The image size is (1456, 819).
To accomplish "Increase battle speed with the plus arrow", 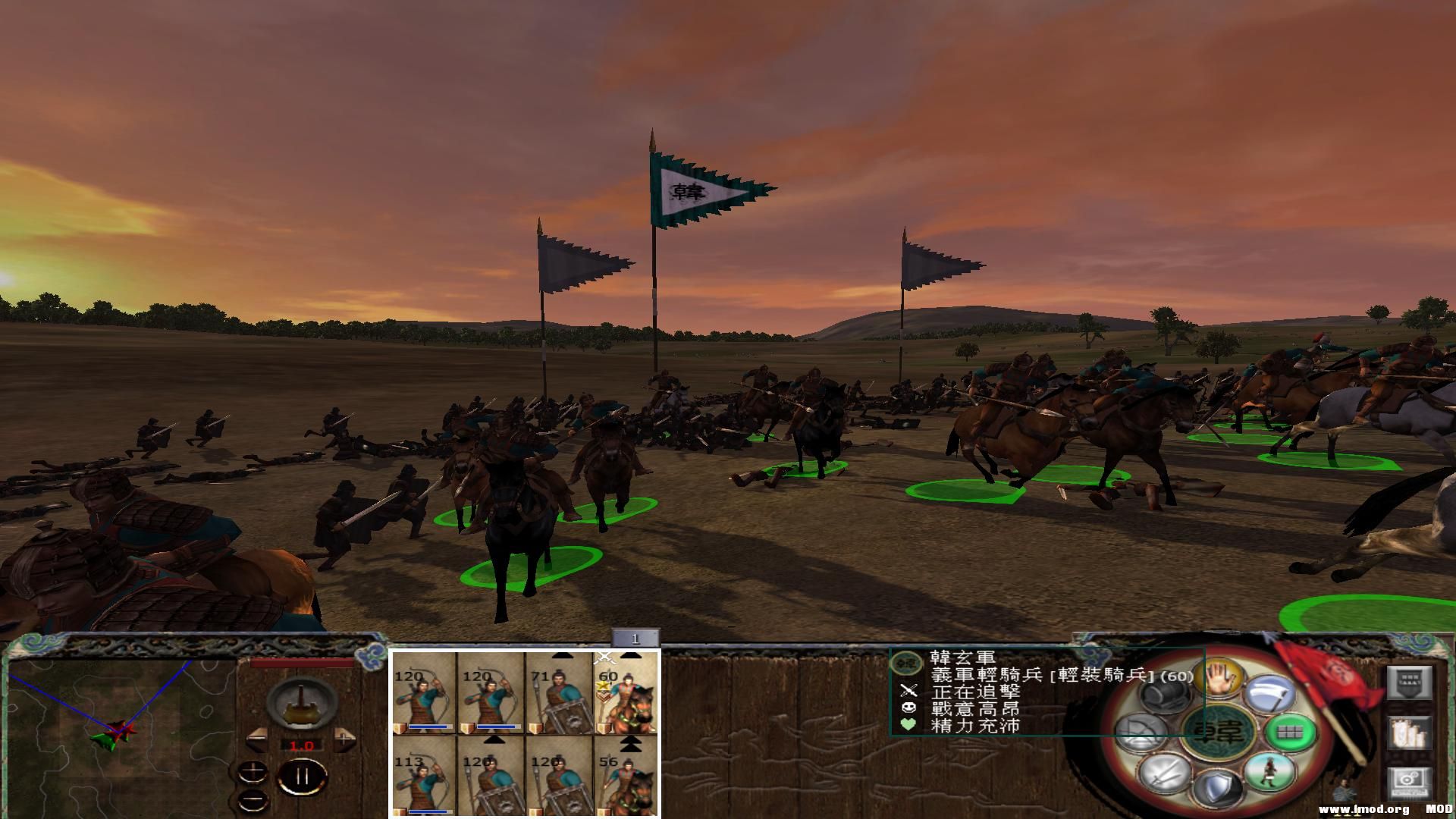I will [x=344, y=738].
